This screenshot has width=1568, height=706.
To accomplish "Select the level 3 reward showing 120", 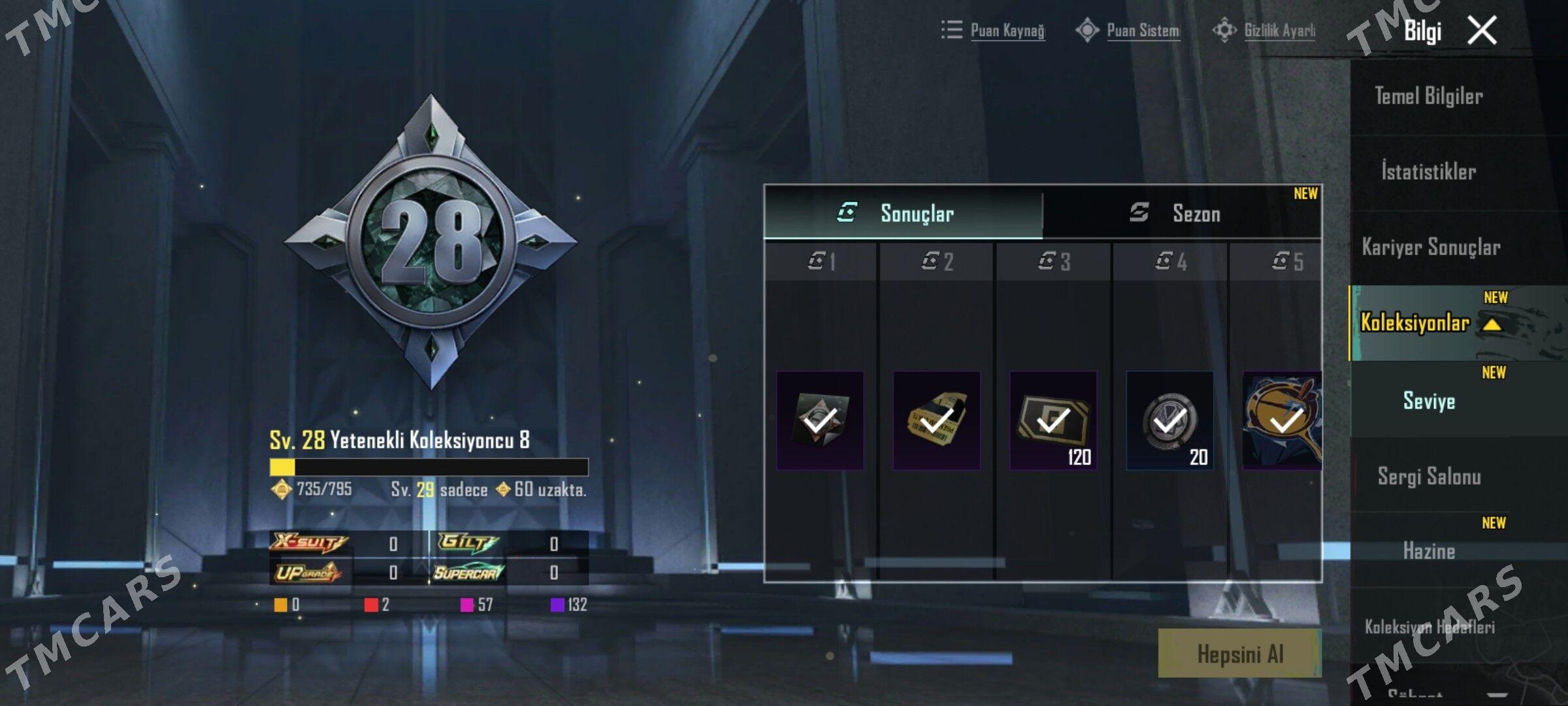I will pos(1053,420).
